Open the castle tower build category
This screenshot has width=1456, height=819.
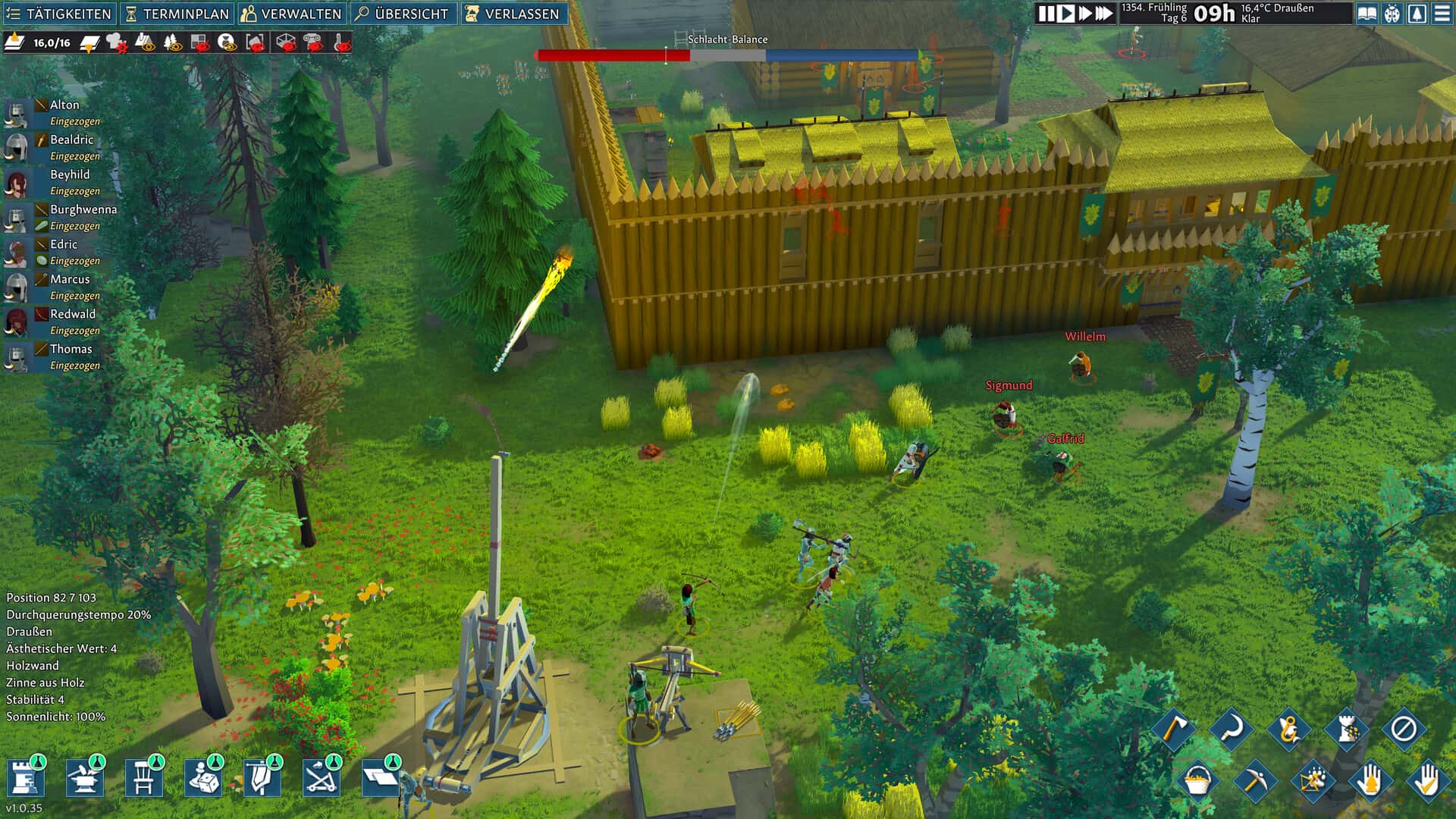25,778
